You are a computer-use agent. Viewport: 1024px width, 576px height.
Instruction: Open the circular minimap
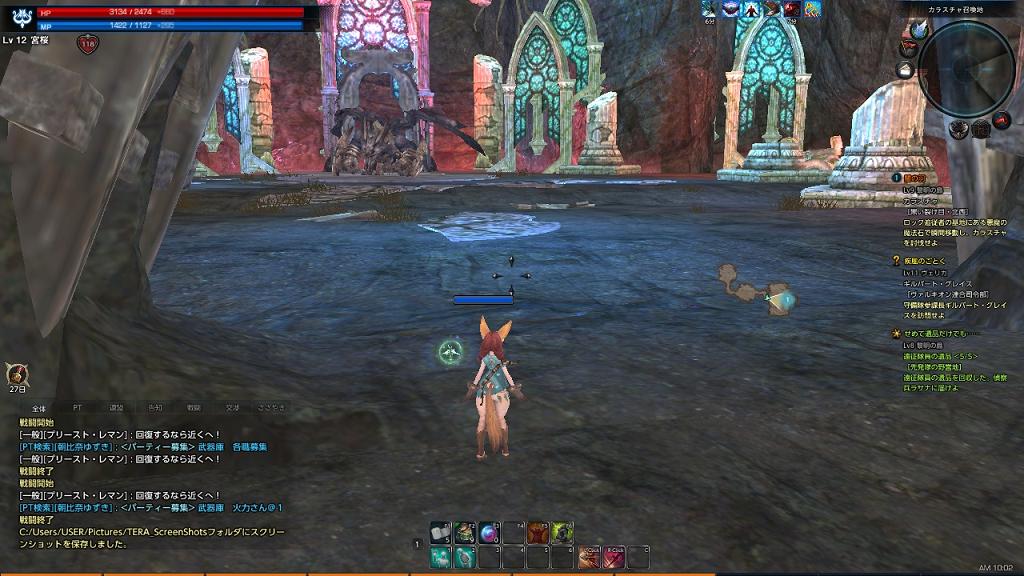tap(966, 69)
